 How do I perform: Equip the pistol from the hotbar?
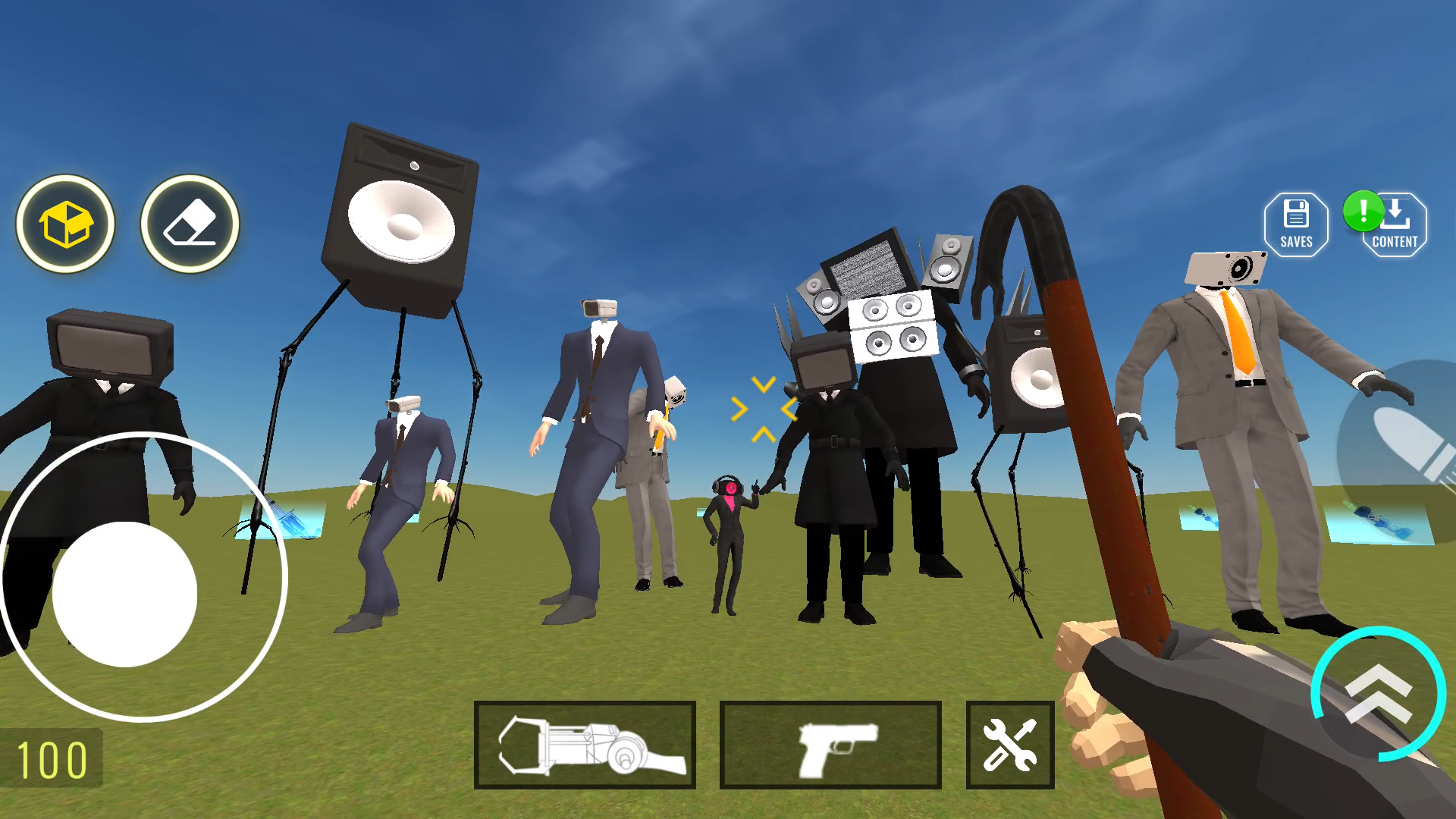pyautogui.click(x=830, y=744)
